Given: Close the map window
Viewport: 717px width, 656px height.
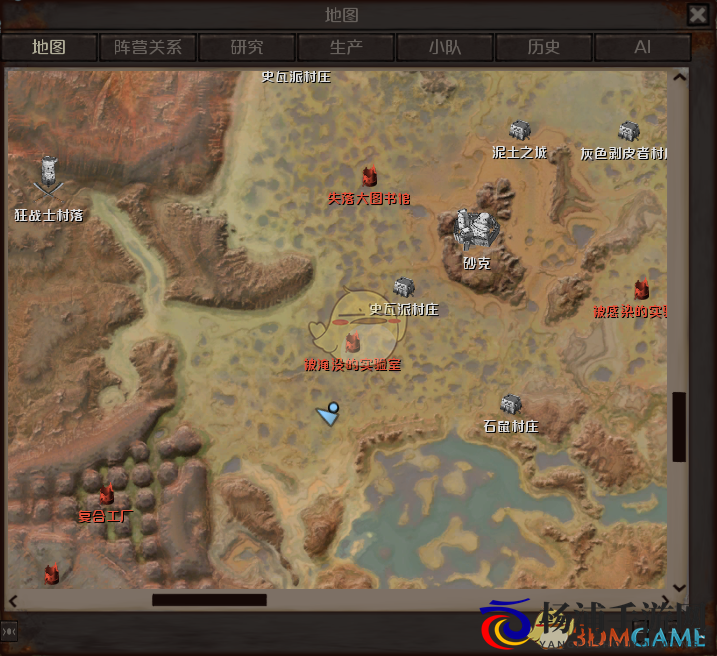Looking at the screenshot, I should click(x=698, y=14).
